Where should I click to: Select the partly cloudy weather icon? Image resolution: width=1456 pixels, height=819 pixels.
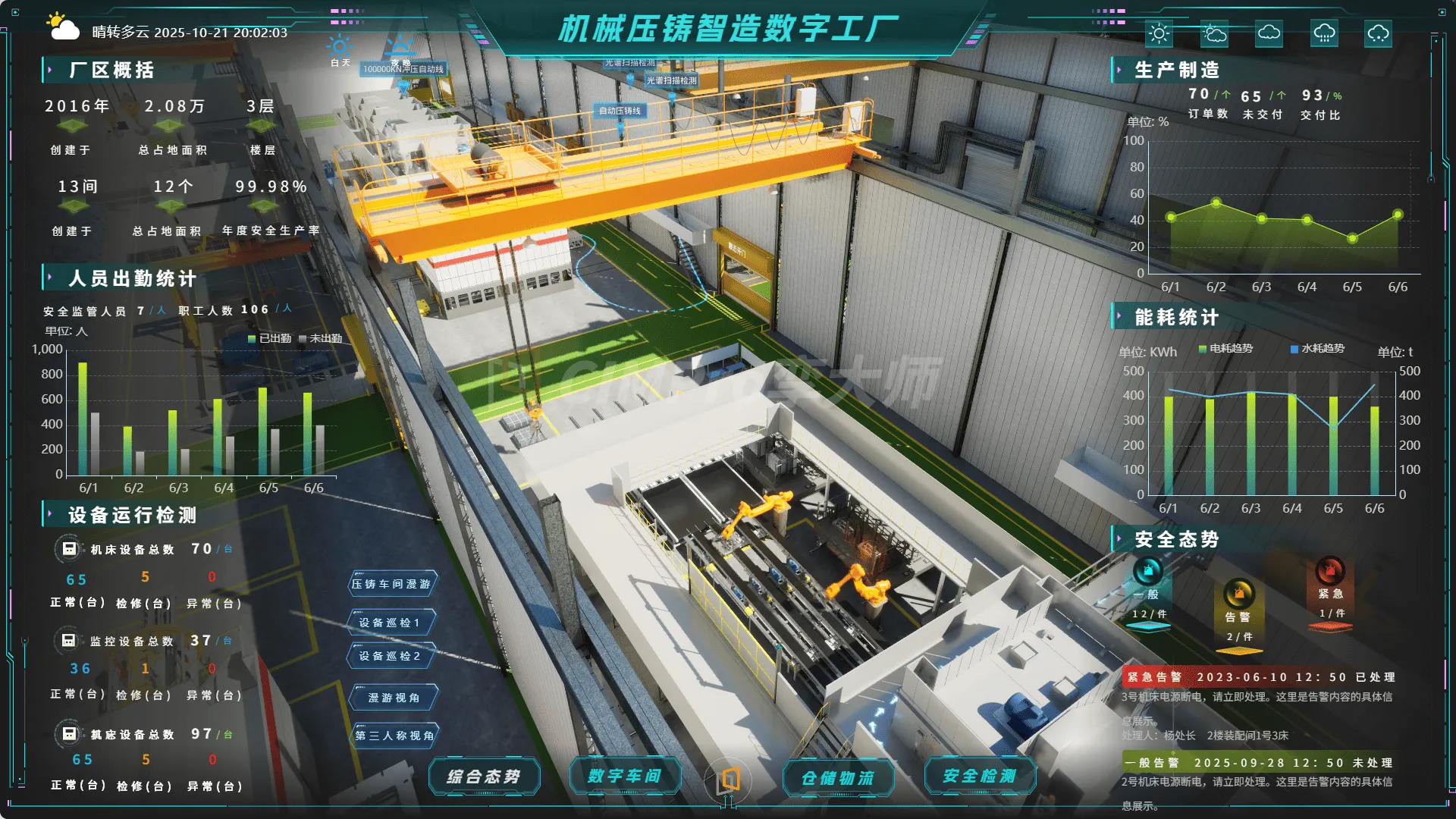click(1214, 33)
